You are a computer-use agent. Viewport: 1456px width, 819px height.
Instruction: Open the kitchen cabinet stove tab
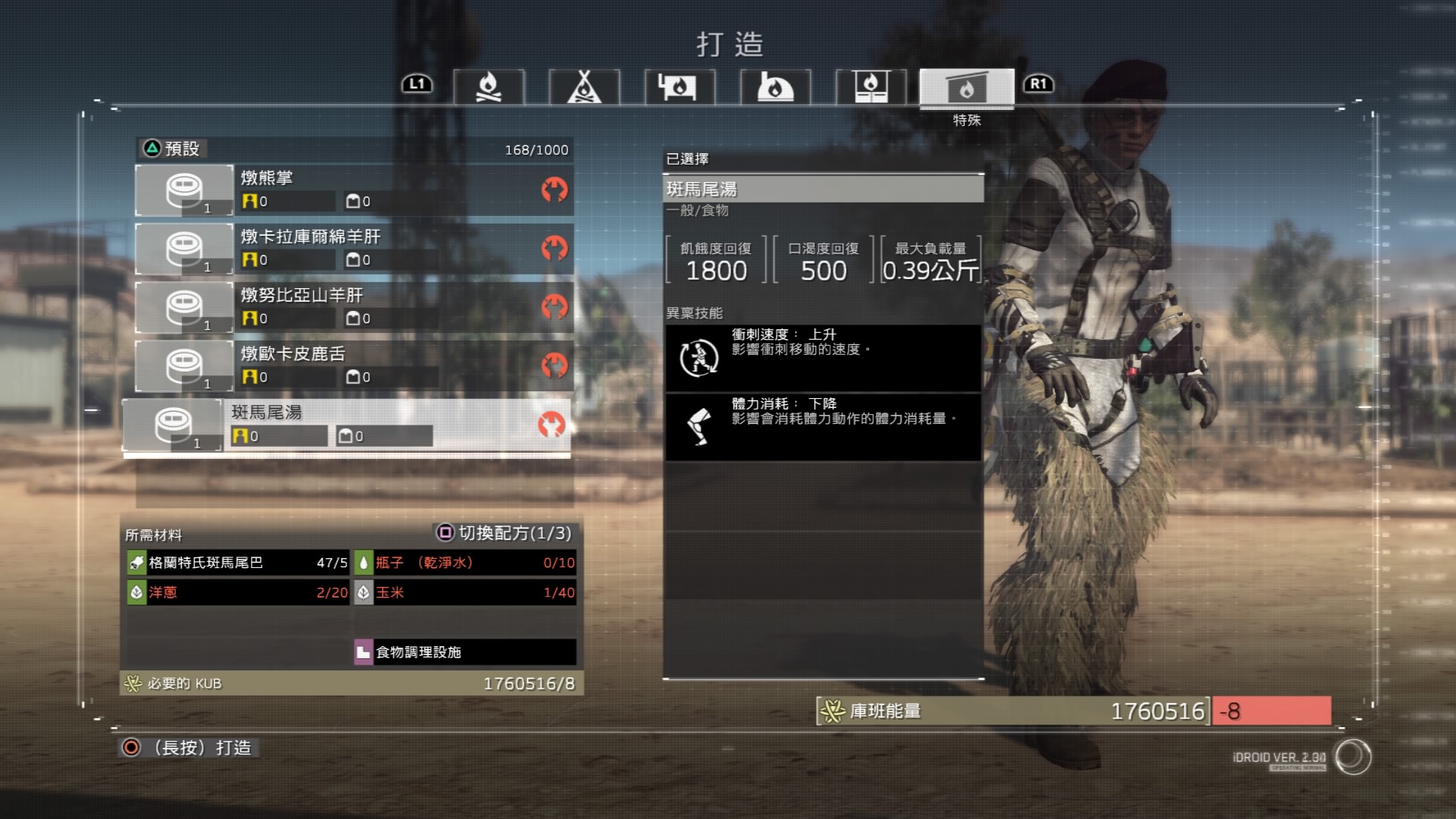click(871, 87)
